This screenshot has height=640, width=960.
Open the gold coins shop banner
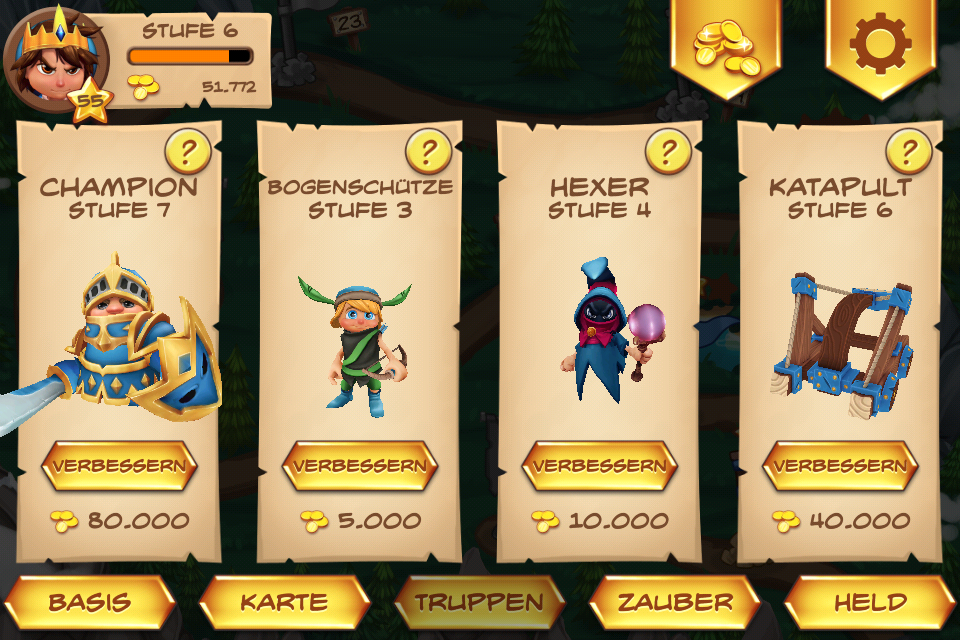click(x=726, y=45)
